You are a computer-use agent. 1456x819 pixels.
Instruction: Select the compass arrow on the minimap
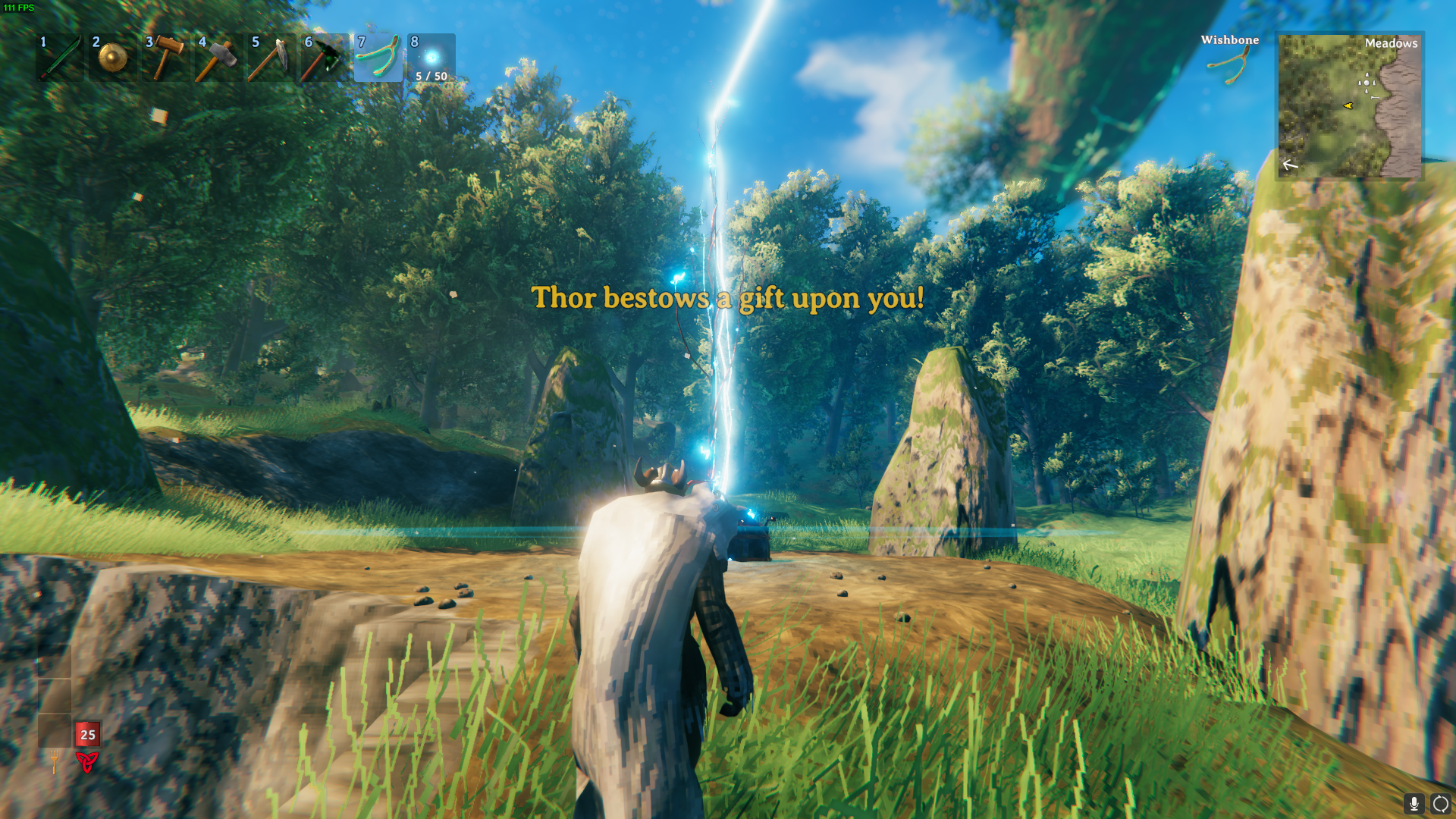[x=1289, y=163]
